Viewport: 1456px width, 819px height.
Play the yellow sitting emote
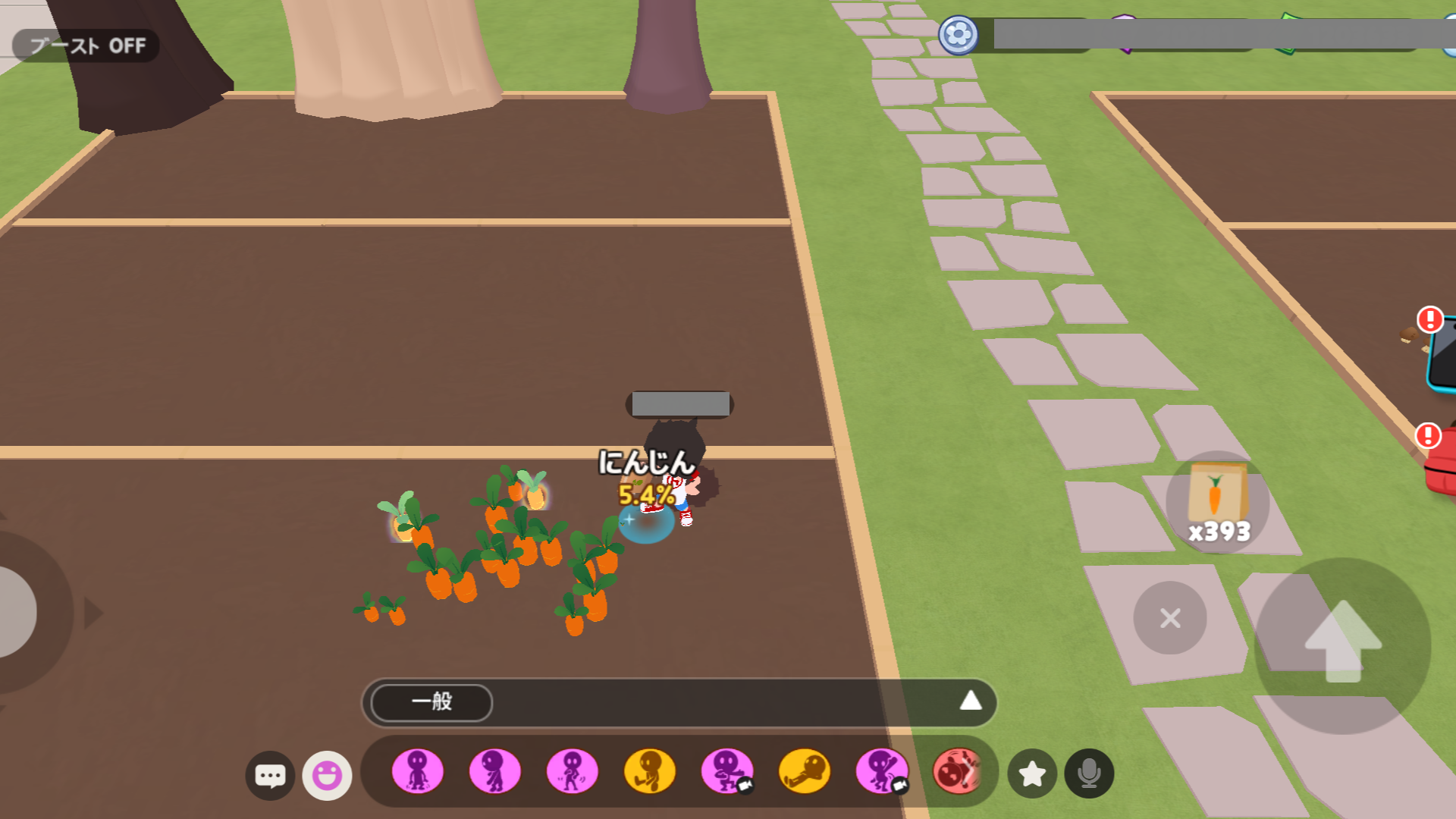click(649, 771)
